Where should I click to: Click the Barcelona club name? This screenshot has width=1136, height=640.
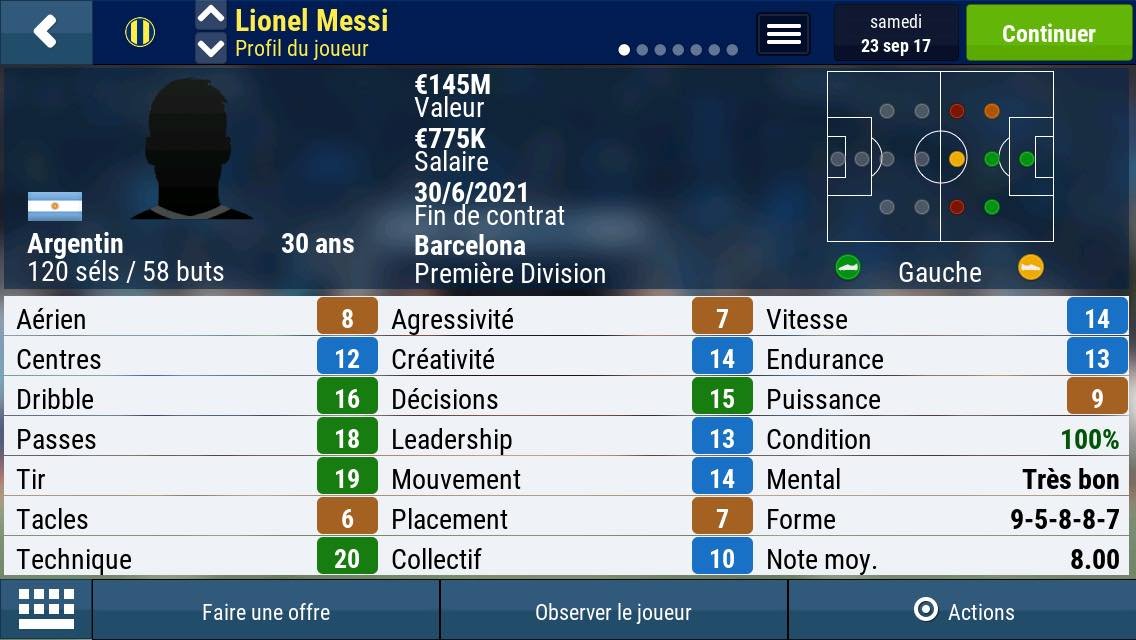point(470,246)
